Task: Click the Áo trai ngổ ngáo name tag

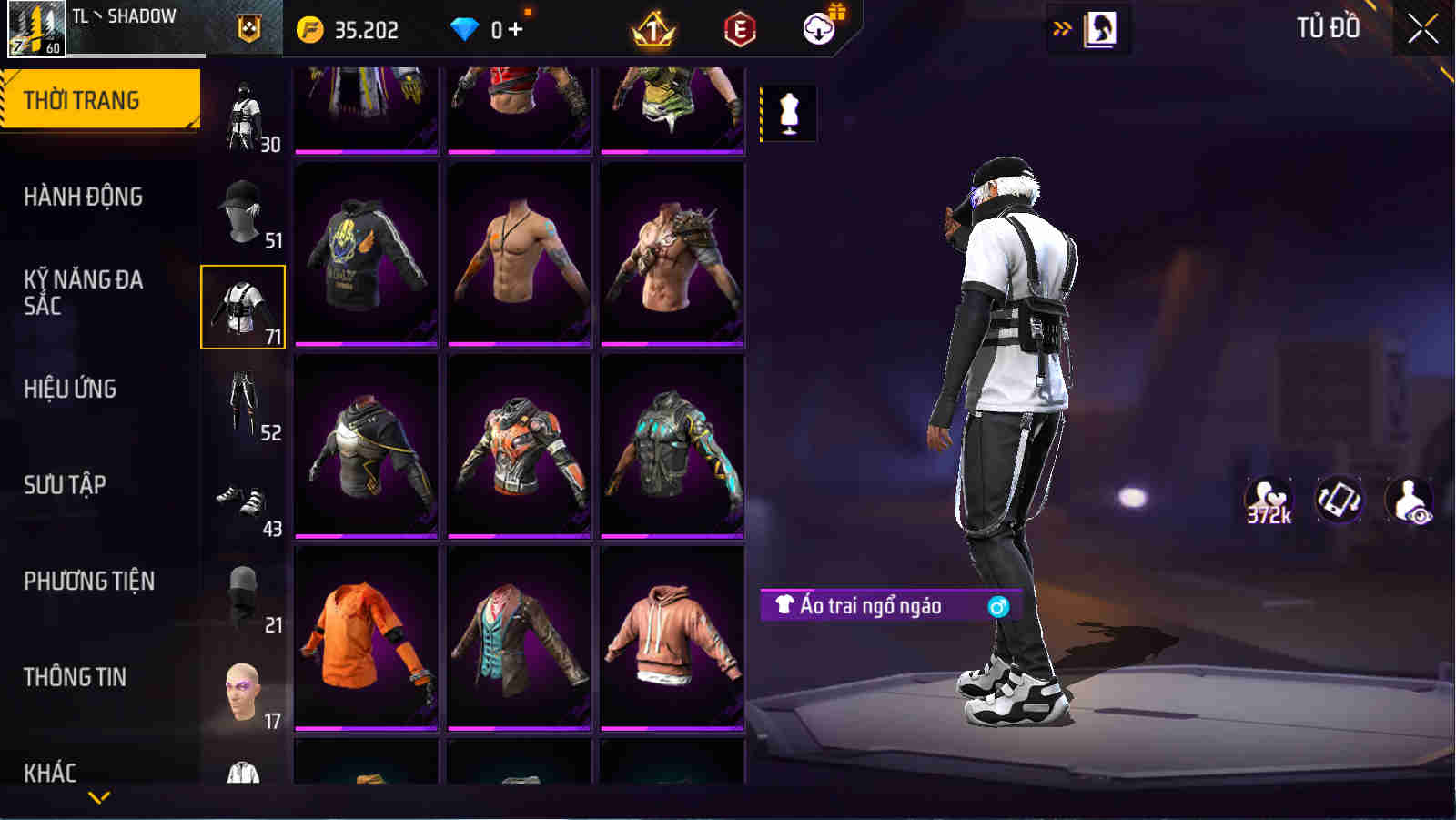Action: pyautogui.click(x=881, y=605)
